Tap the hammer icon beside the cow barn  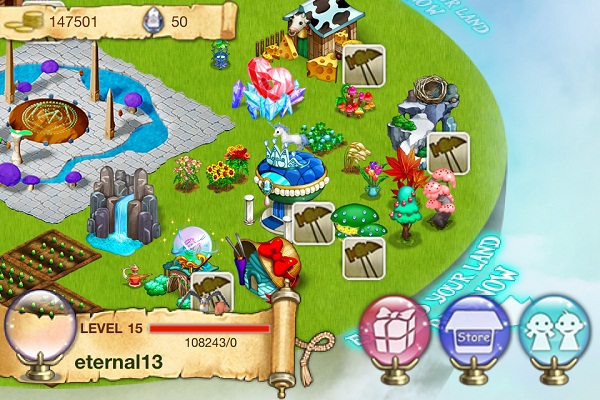coord(364,64)
